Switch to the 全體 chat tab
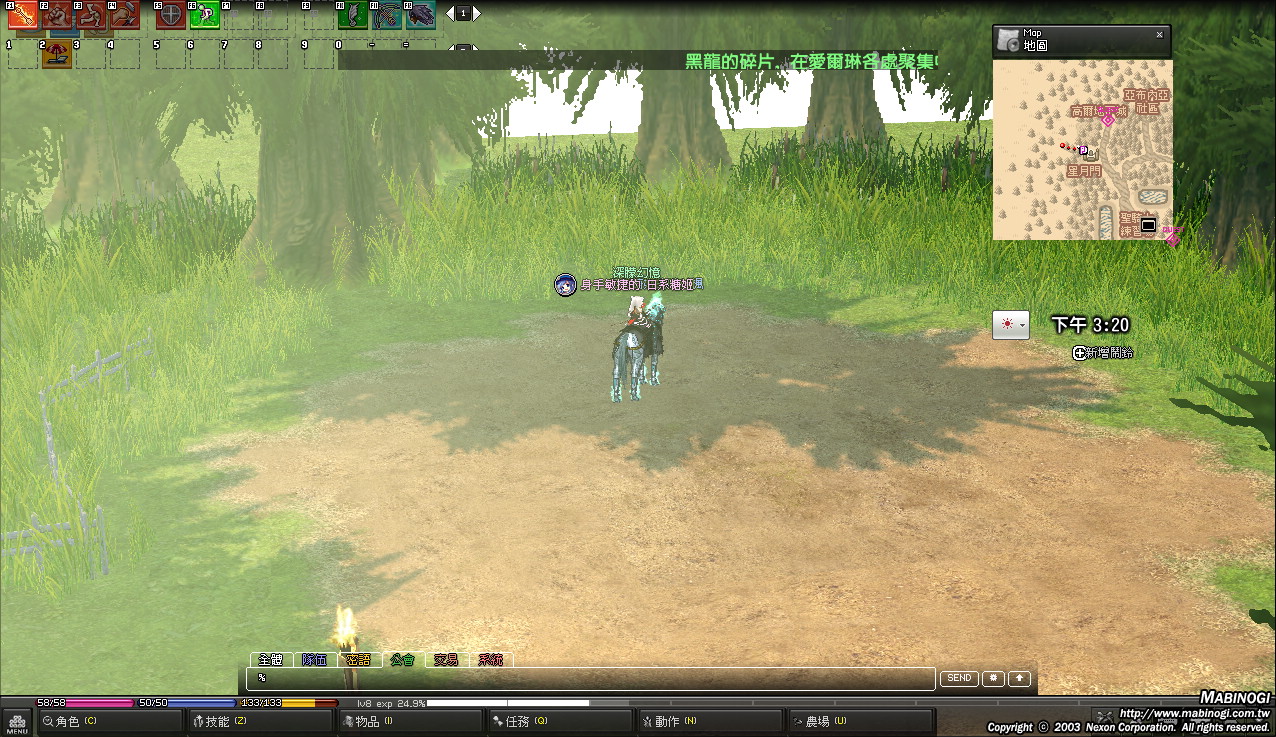The width and height of the screenshot is (1276, 737). point(271,660)
